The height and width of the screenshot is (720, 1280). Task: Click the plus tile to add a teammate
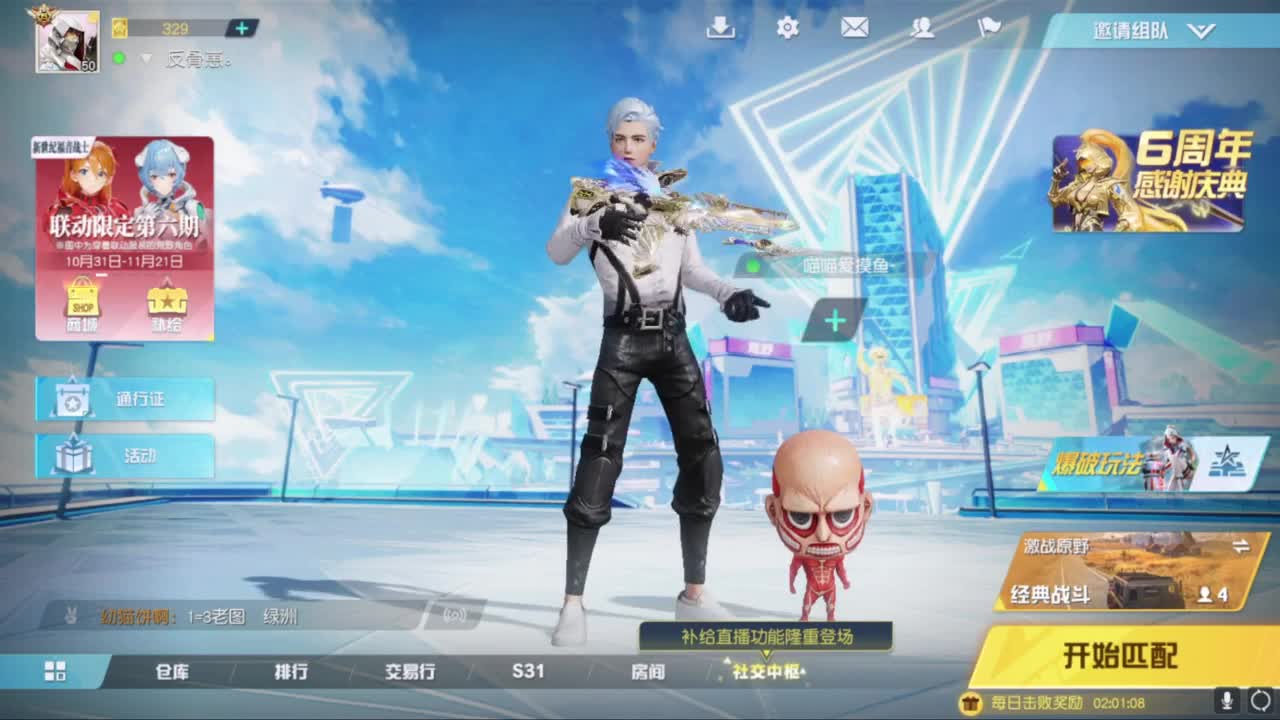pos(833,320)
